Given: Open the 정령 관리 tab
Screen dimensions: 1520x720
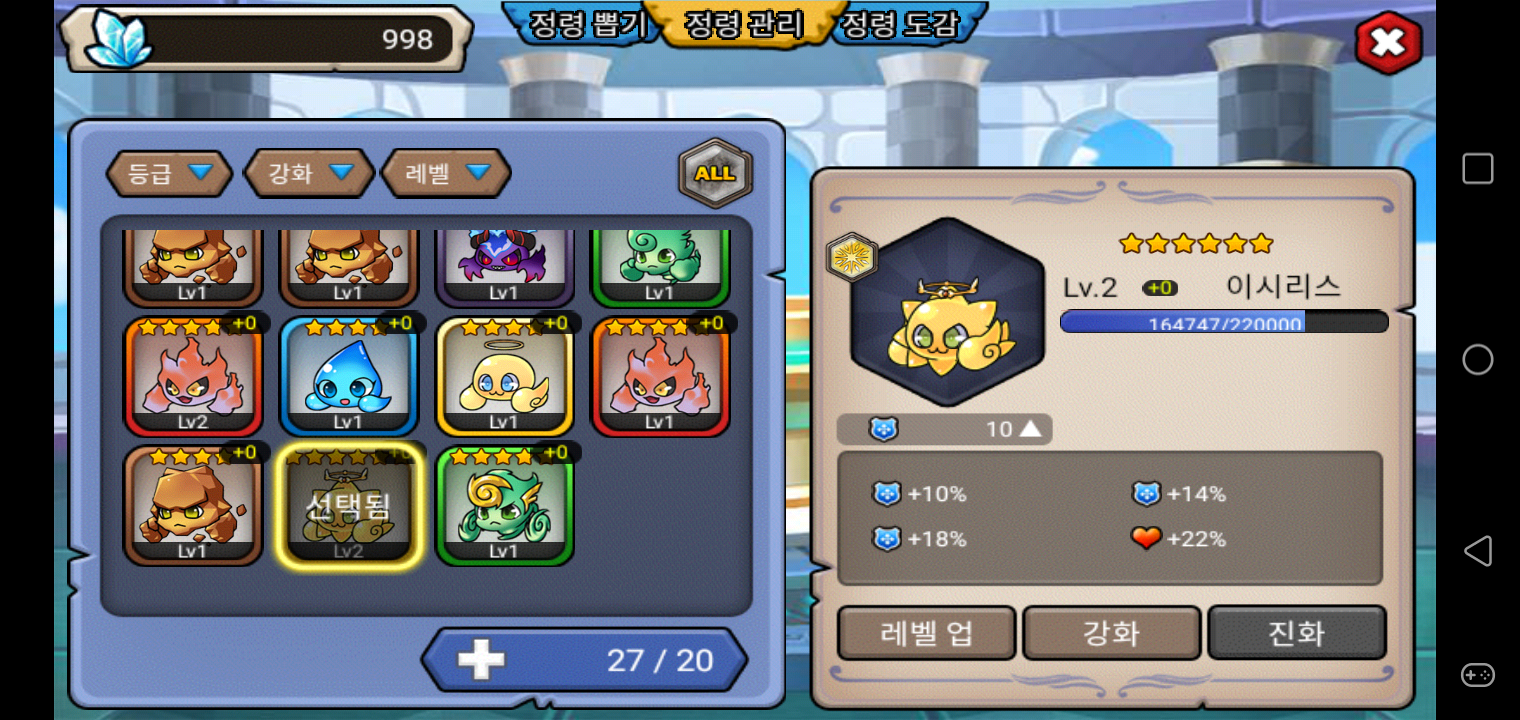Looking at the screenshot, I should (x=743, y=24).
